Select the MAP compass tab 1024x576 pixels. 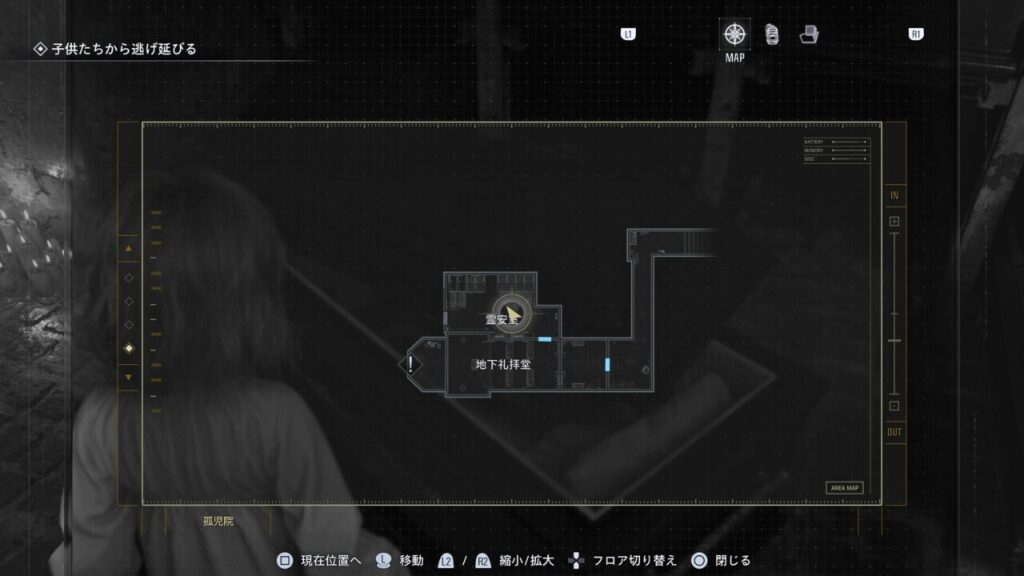coord(735,35)
